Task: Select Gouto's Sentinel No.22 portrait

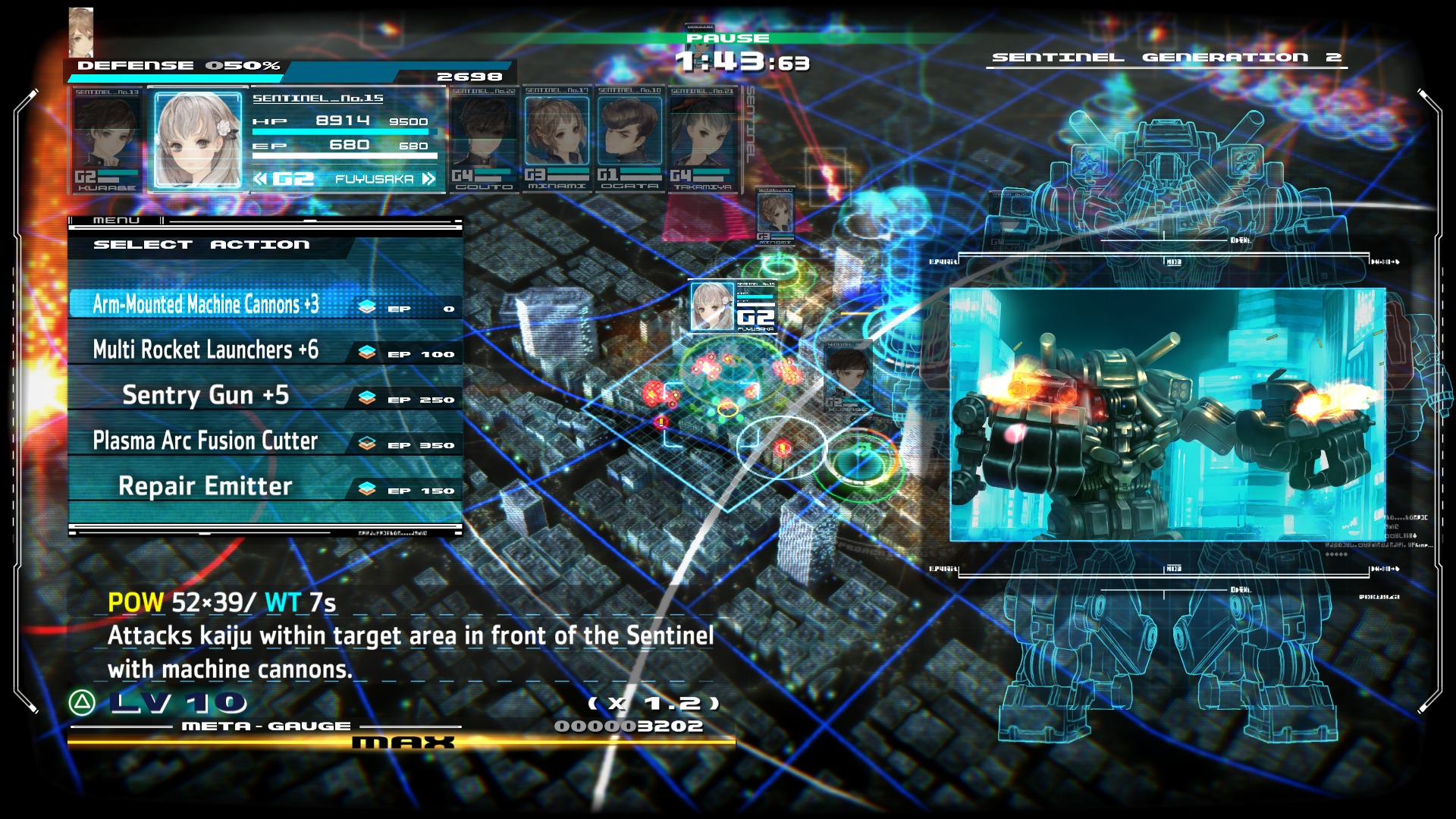Action: tap(484, 138)
